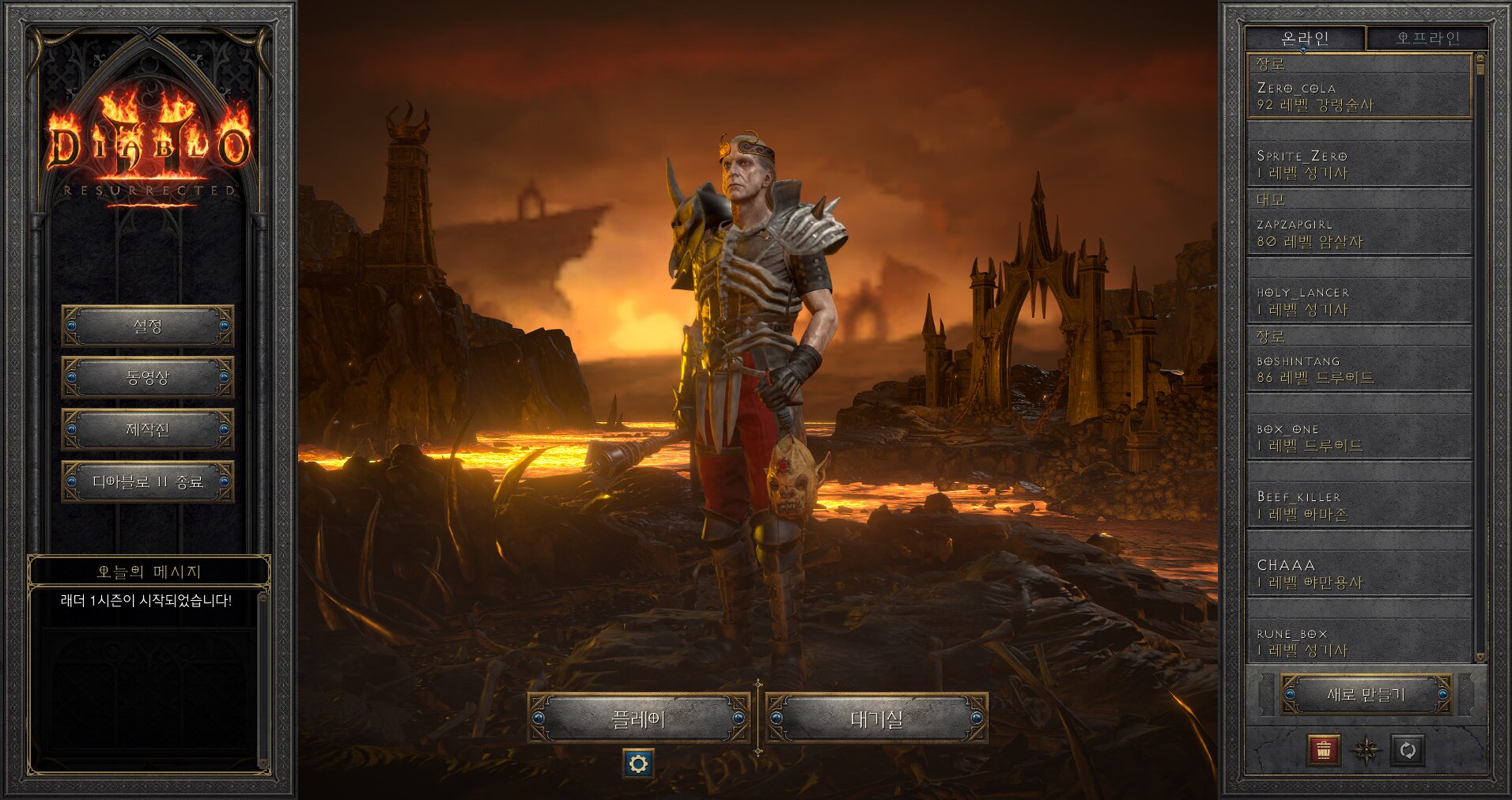Choose the ZapZapGirl level 80 character
This screenshot has width=1512, height=800.
[1359, 232]
